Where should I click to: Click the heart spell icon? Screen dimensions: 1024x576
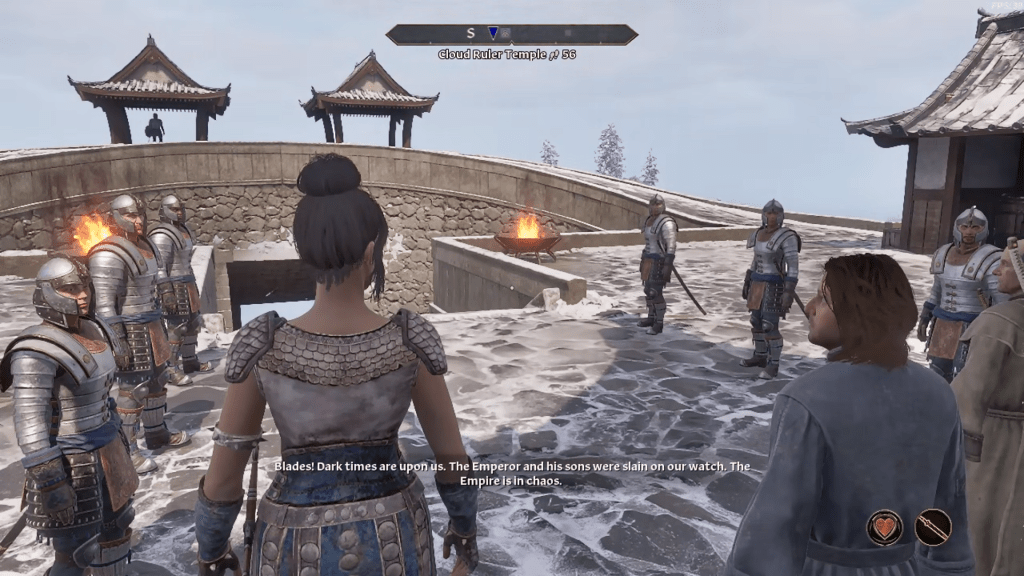point(884,527)
